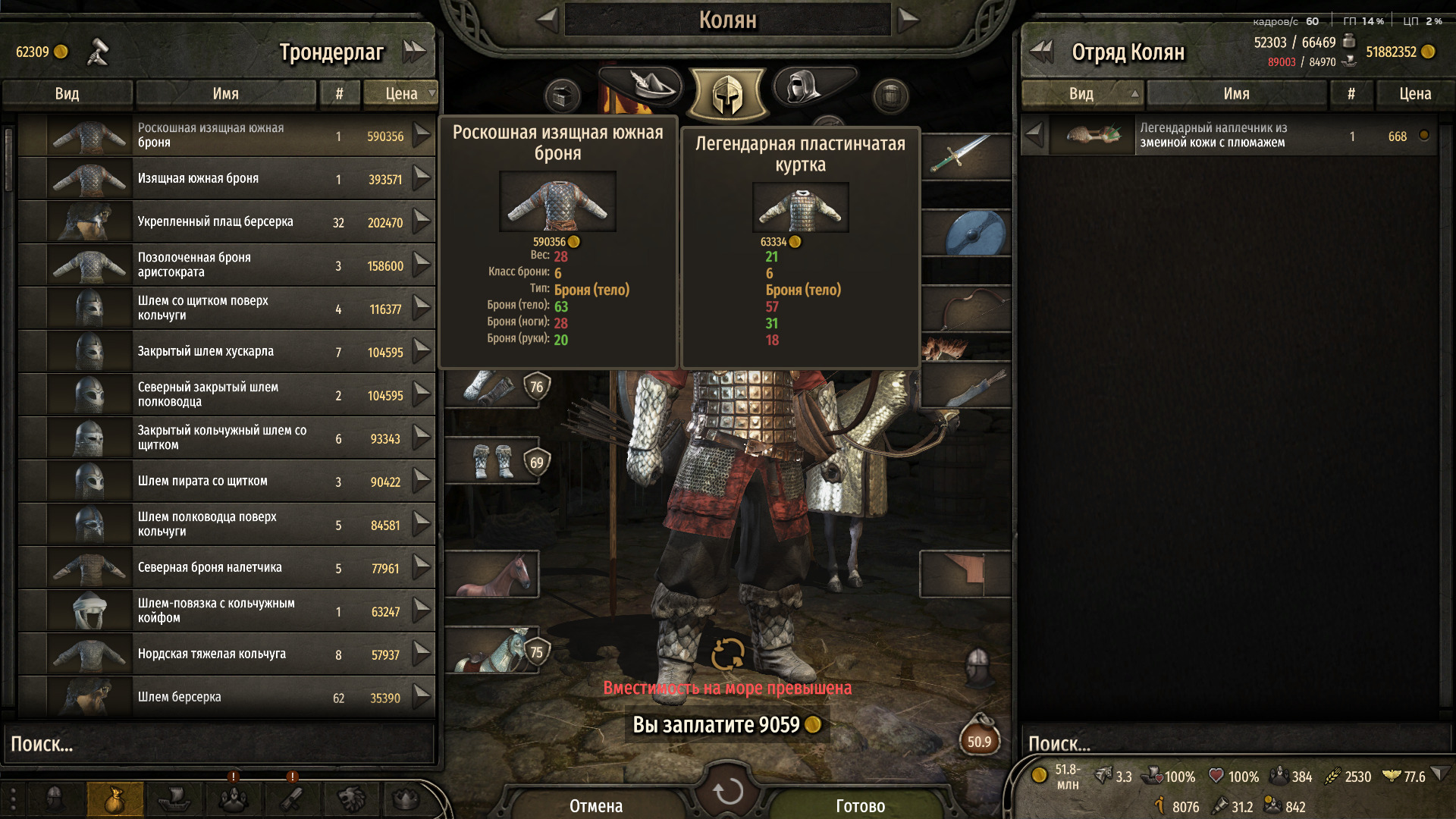Buy the Шлем берсерка with its arrow
The image size is (1456, 819).
[x=422, y=696]
